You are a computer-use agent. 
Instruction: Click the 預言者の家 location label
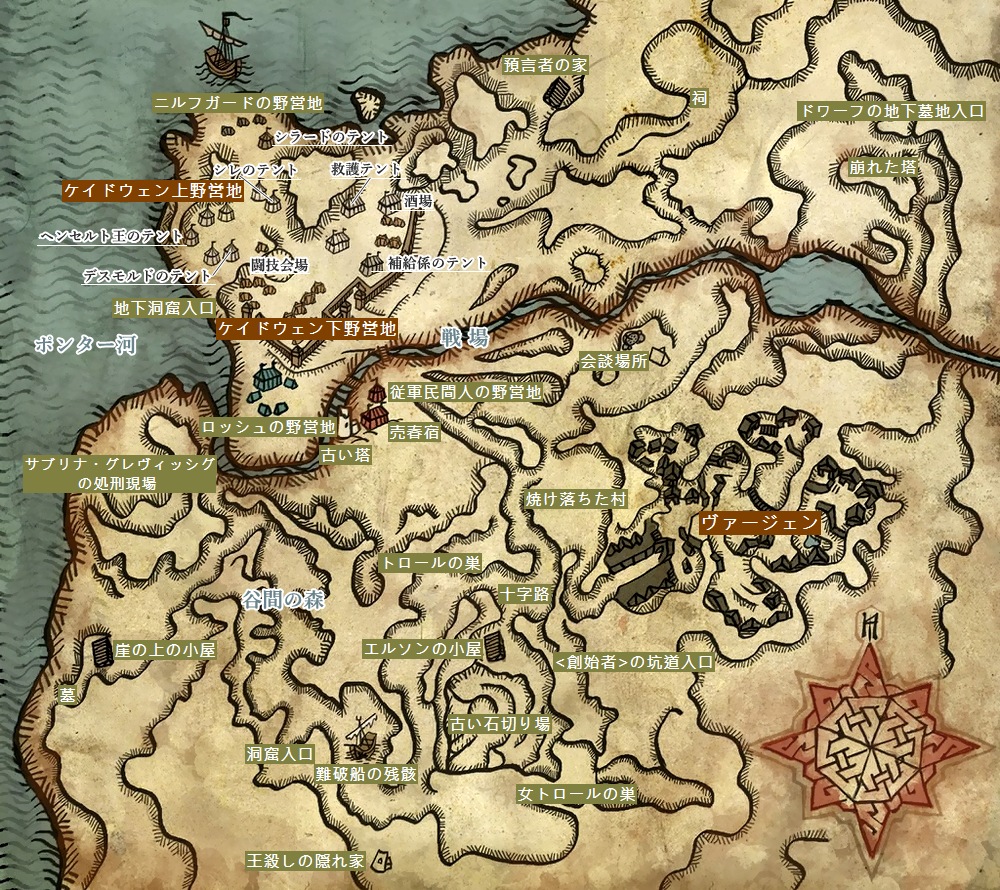pos(544,65)
